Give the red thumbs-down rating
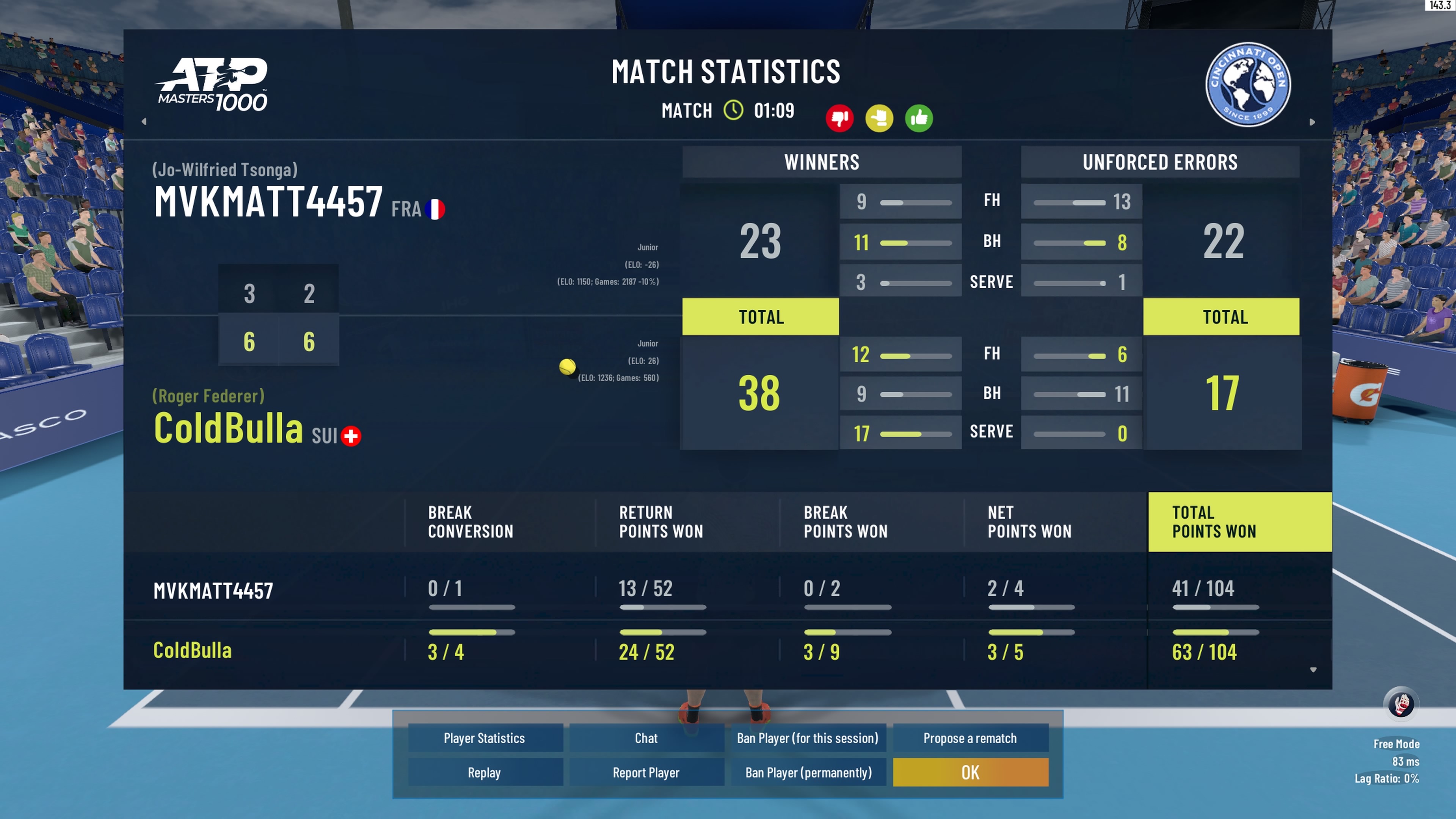The image size is (1456, 819). tap(839, 118)
